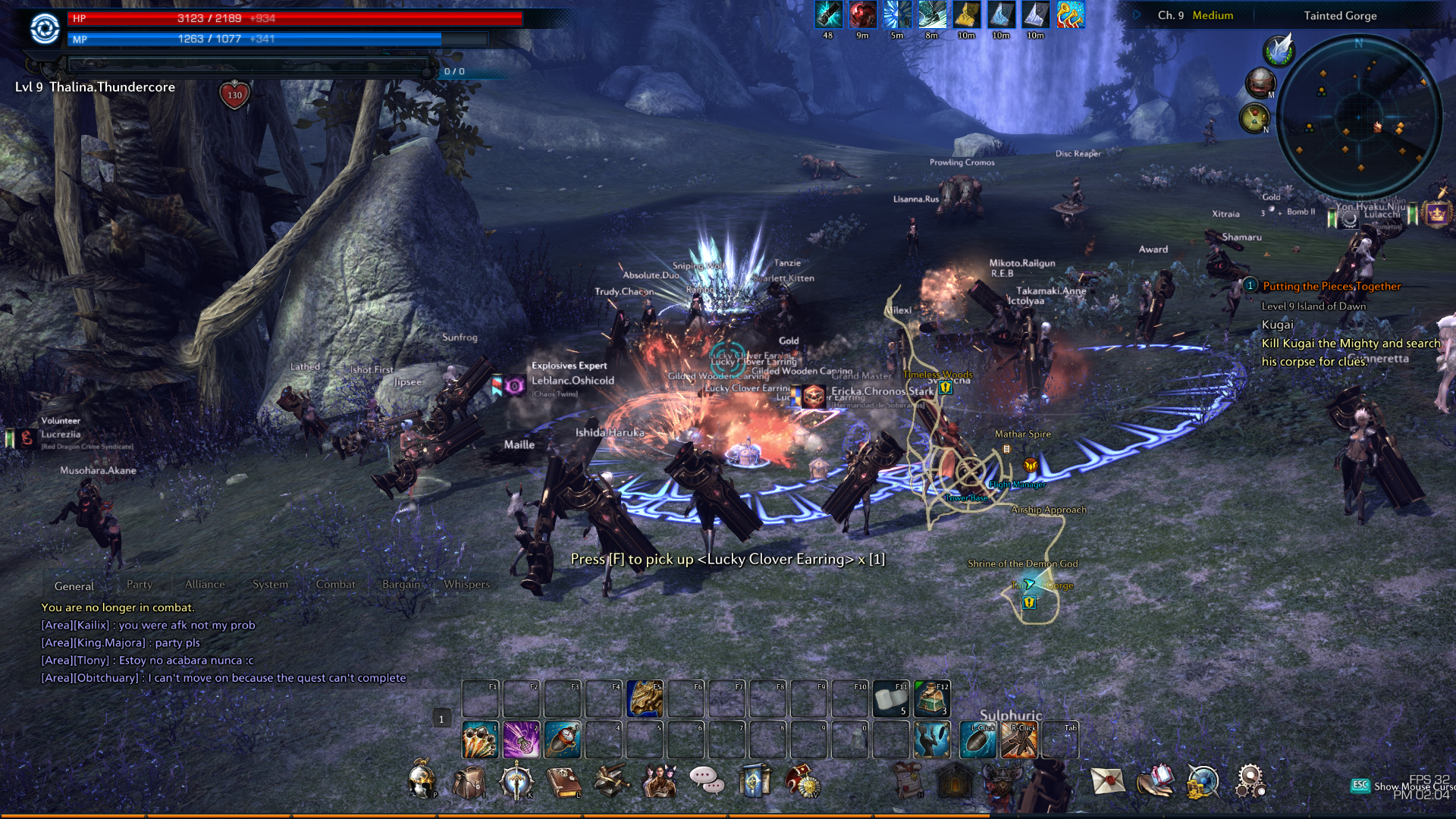The image size is (1456, 819).
Task: Activate the time bomb skill in slot 3
Action: point(562,740)
